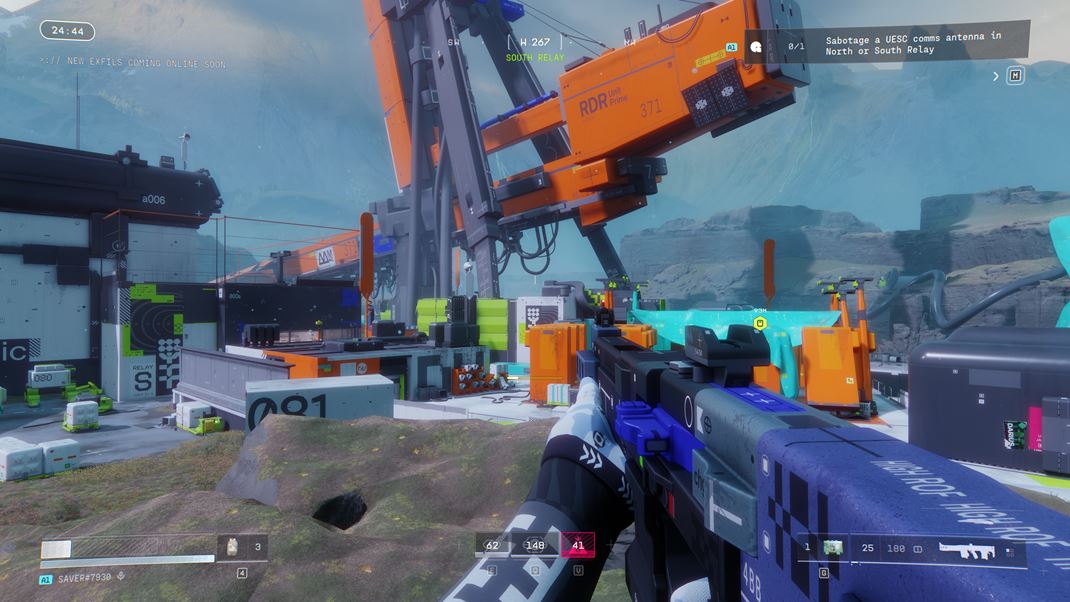Click the objective tracker's round faction icon
The image size is (1070, 602).
pyautogui.click(x=757, y=46)
